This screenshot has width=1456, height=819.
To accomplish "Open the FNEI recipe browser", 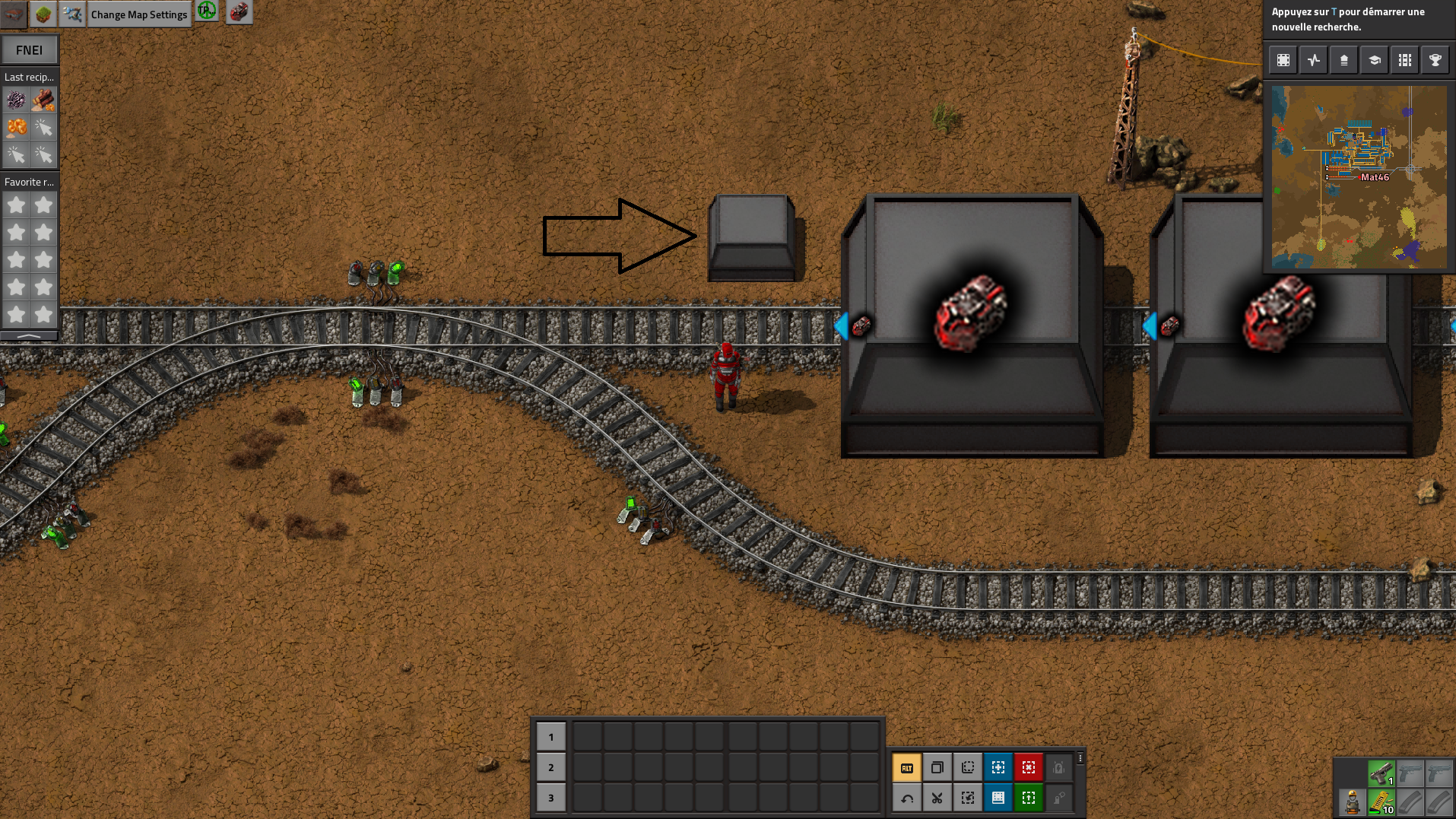I will click(29, 50).
